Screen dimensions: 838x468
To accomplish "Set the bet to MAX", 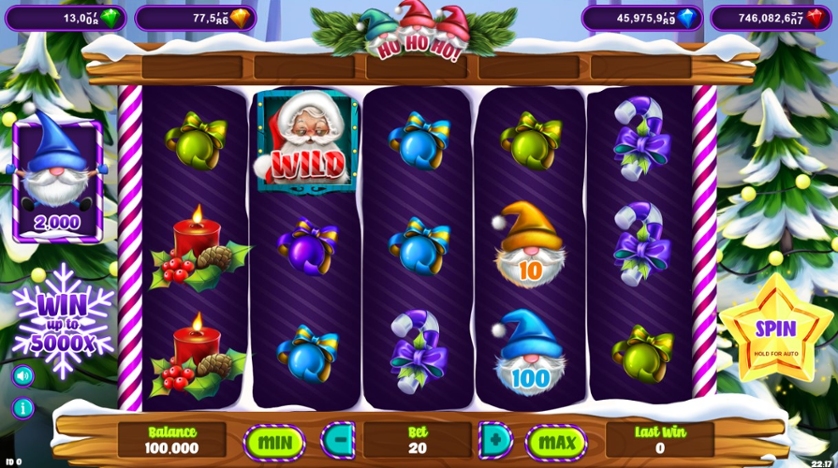I will pos(556,439).
